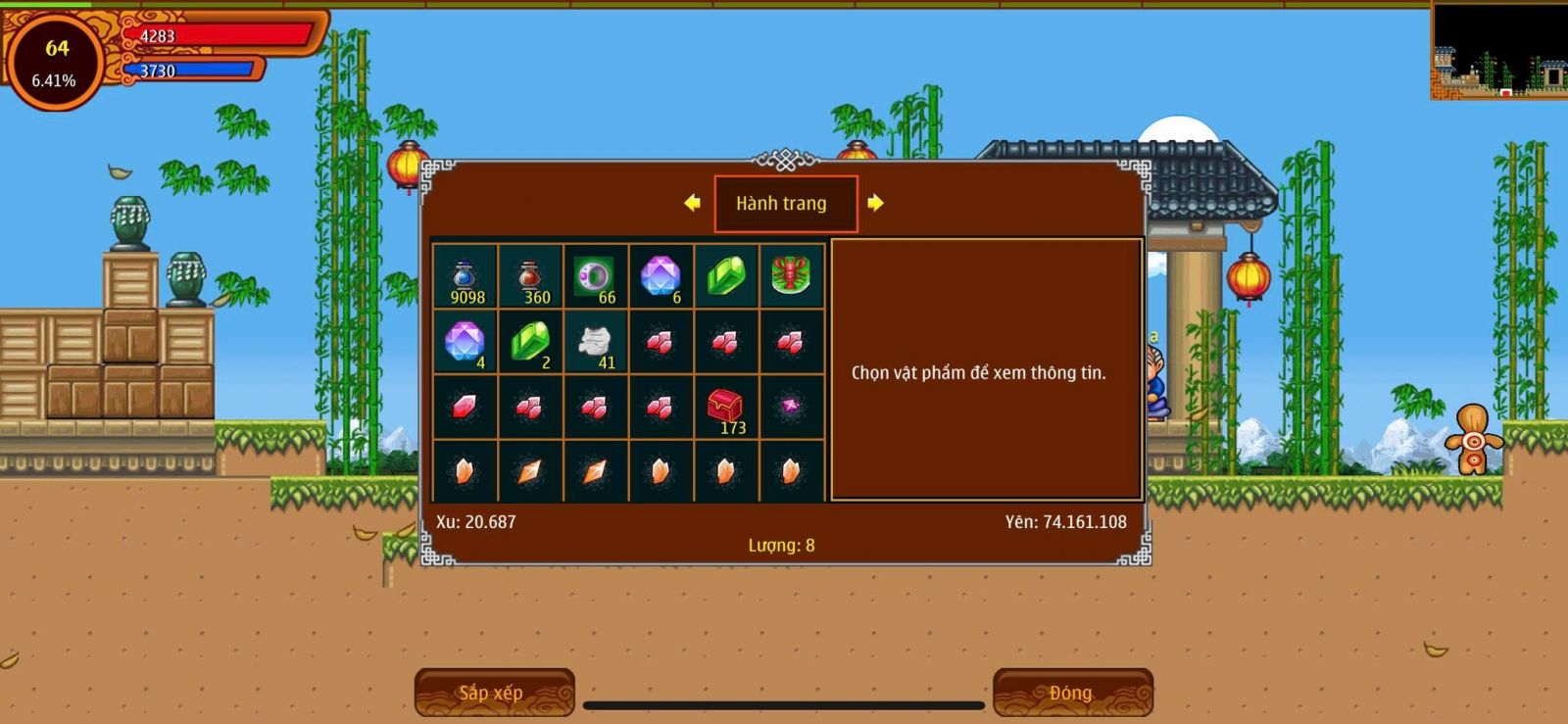Select the small purple crystal item
Image resolution: width=1568 pixels, height=724 pixels.
point(791,406)
